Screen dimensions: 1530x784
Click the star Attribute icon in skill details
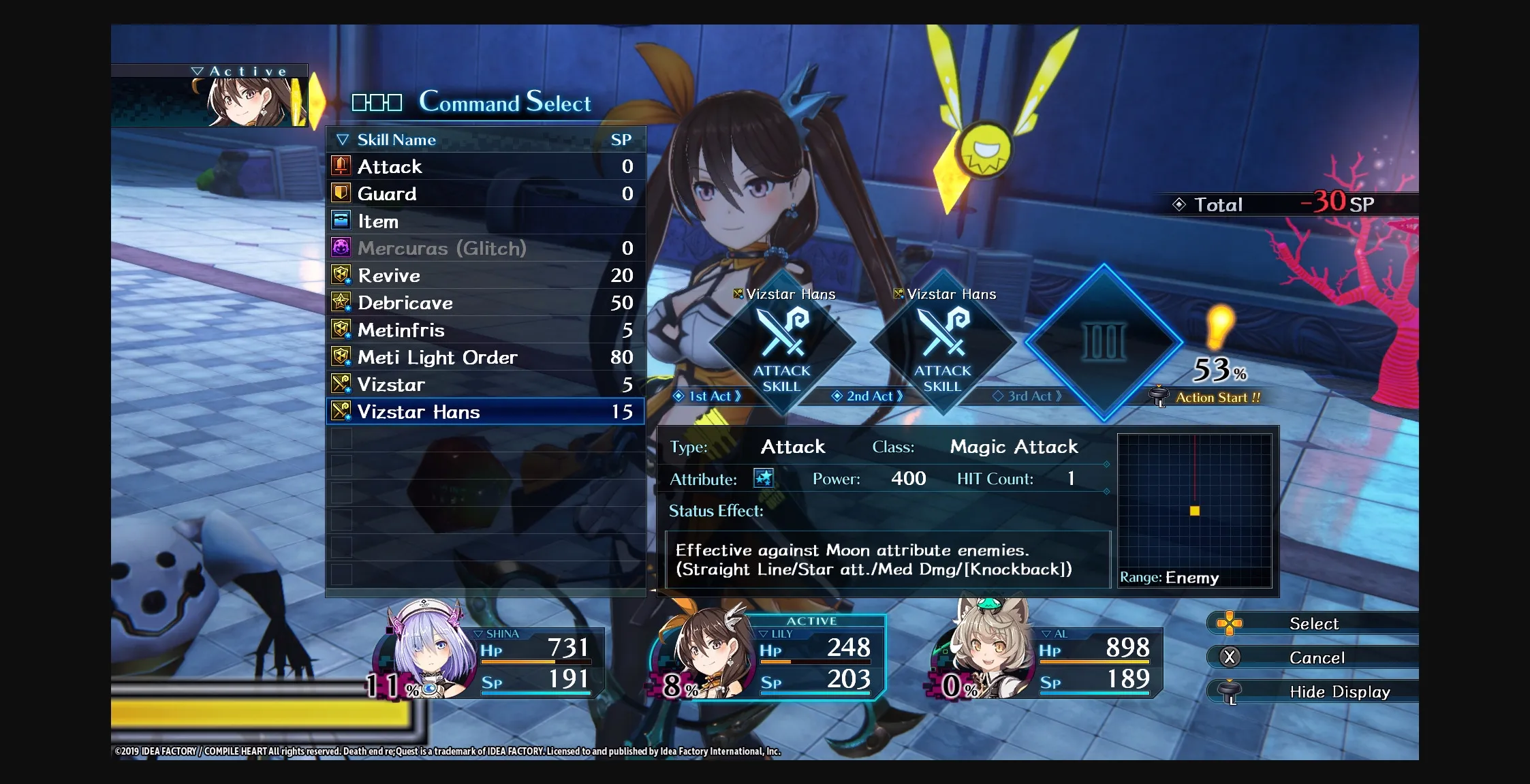[764, 479]
